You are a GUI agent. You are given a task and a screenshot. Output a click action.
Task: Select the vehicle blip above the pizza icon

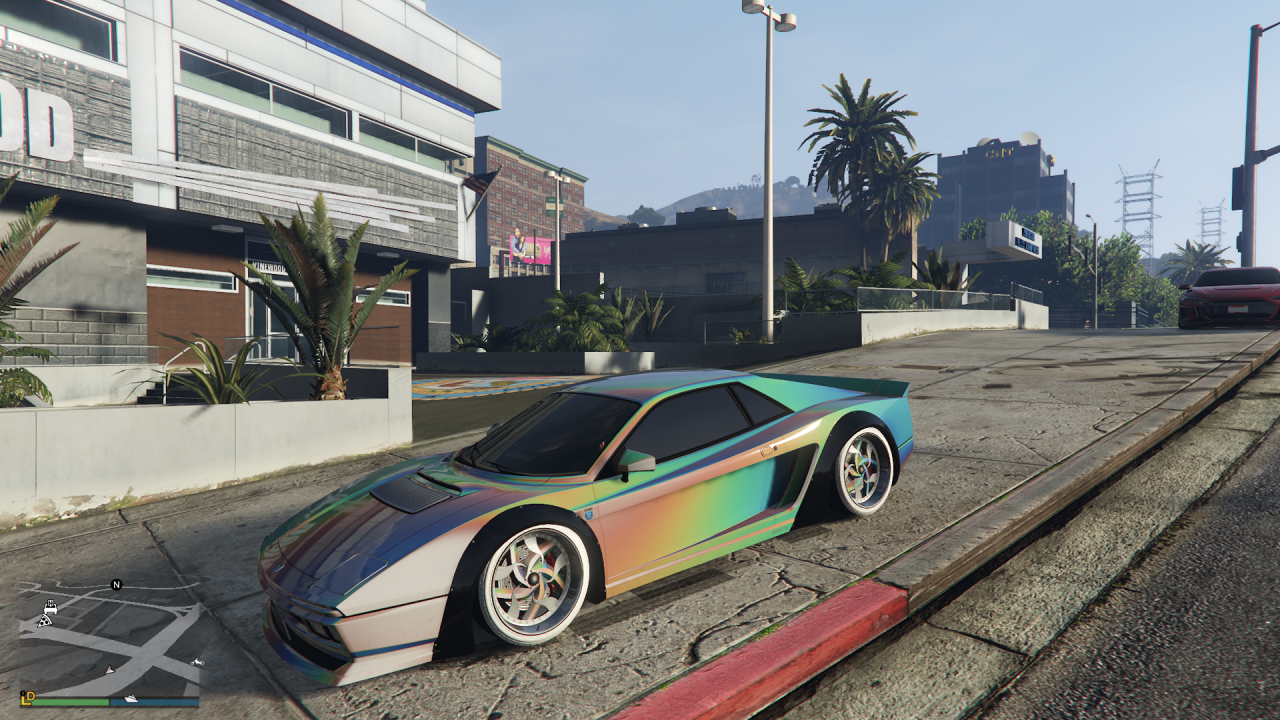tap(49, 606)
